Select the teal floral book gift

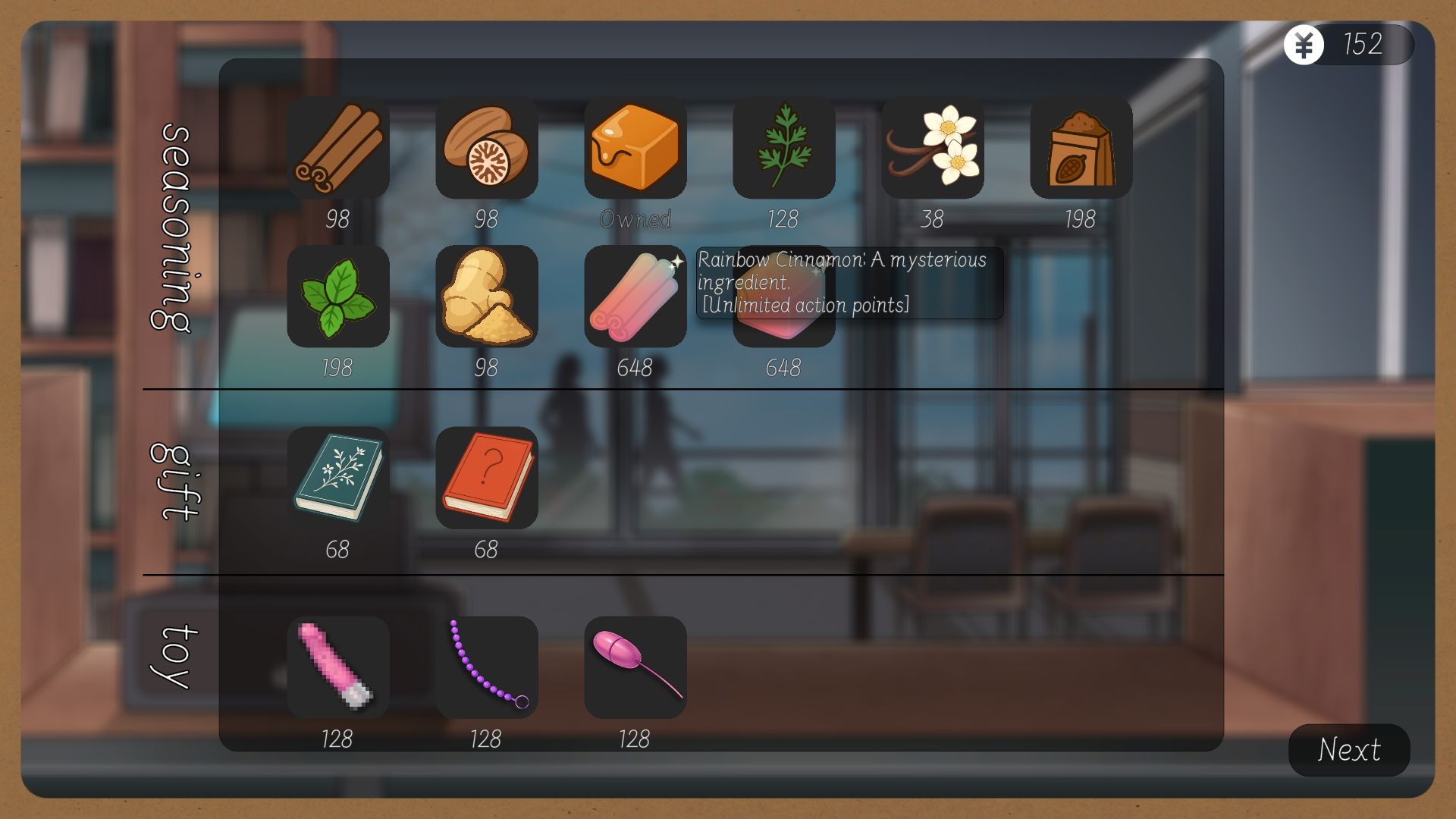pyautogui.click(x=338, y=479)
